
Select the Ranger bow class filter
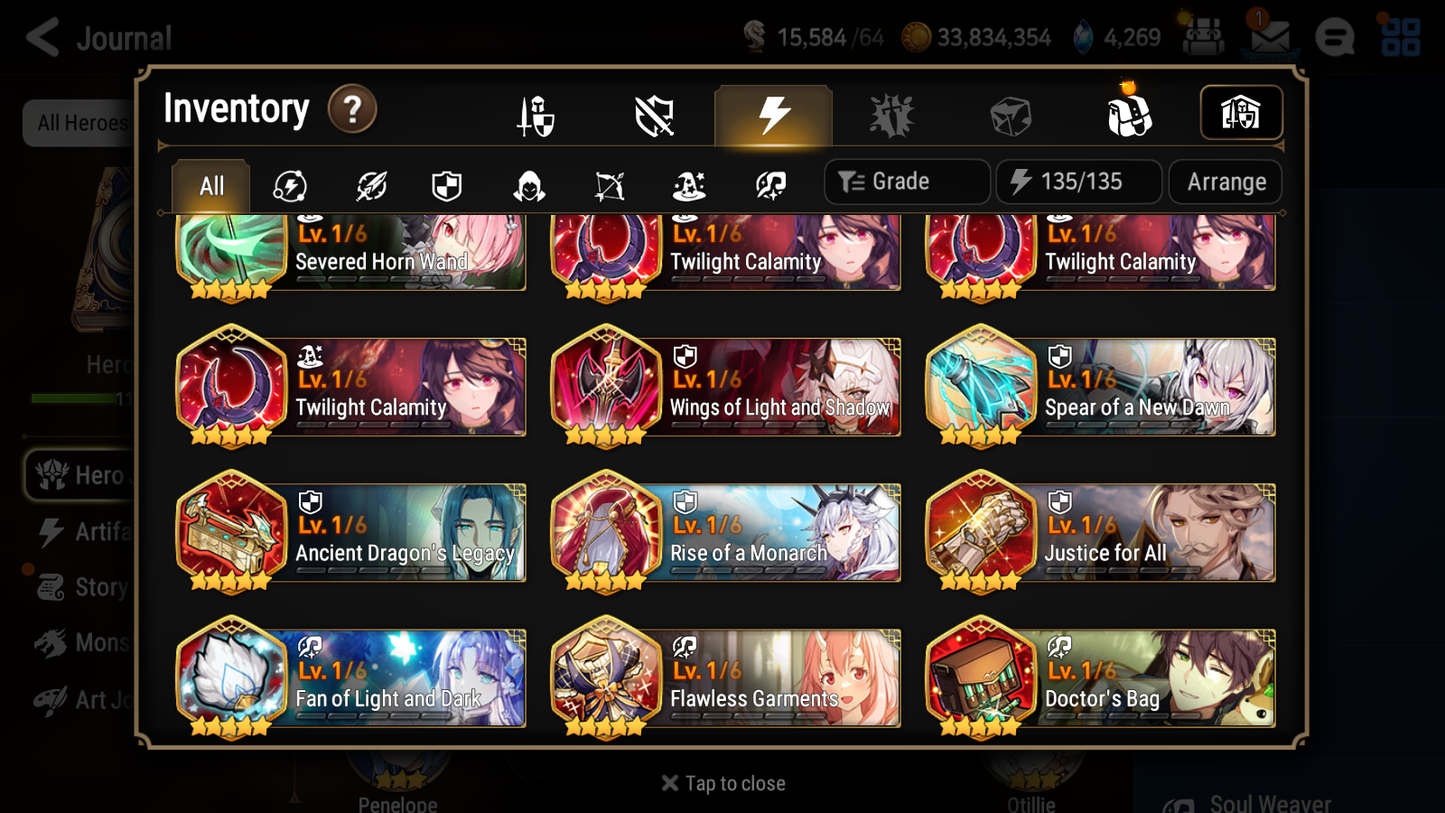click(x=608, y=182)
